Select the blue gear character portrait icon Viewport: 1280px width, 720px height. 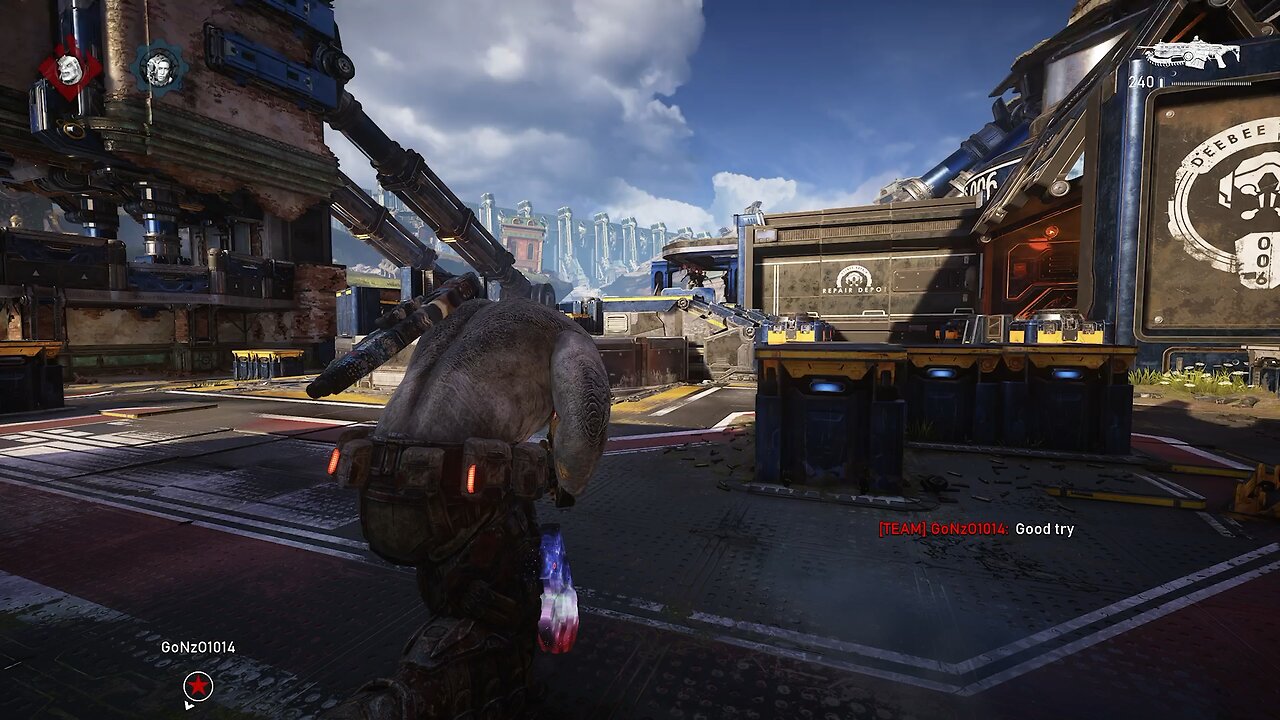(x=159, y=68)
